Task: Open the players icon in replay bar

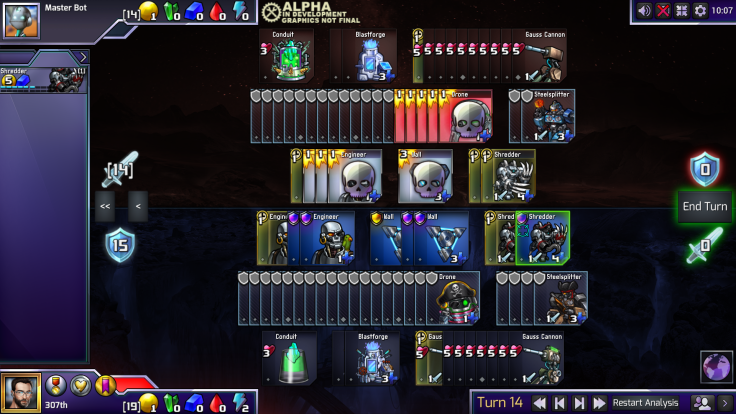Action: pos(703,403)
